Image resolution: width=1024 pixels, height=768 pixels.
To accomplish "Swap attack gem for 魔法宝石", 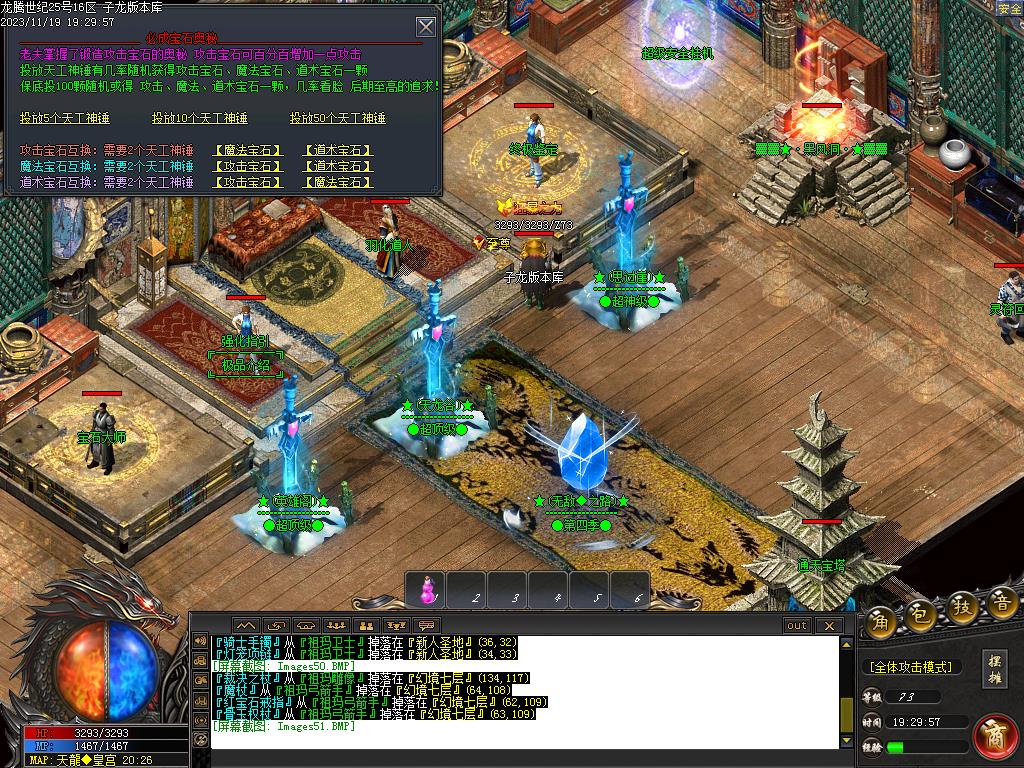I will [249, 151].
